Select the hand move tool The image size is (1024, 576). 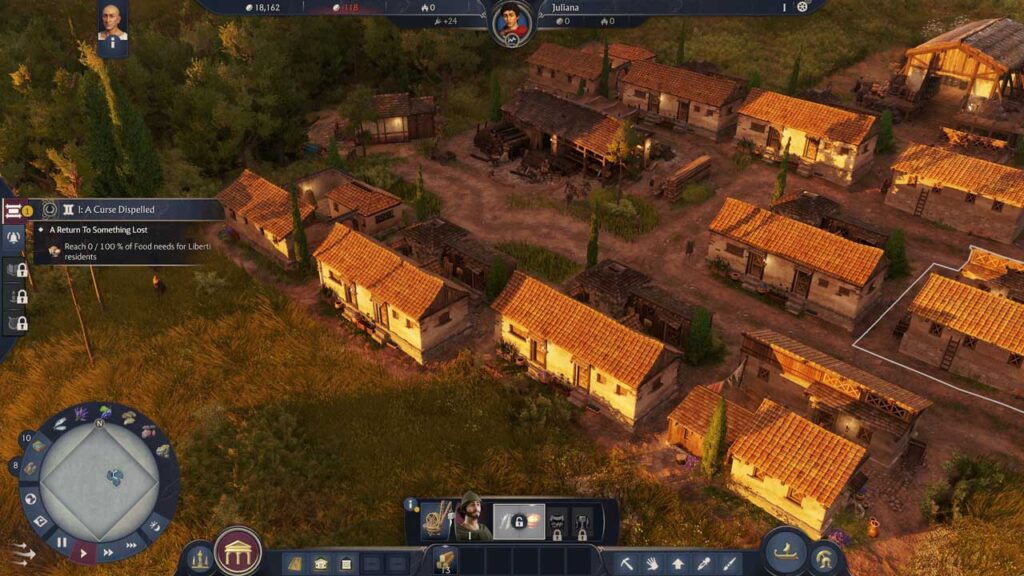652,563
